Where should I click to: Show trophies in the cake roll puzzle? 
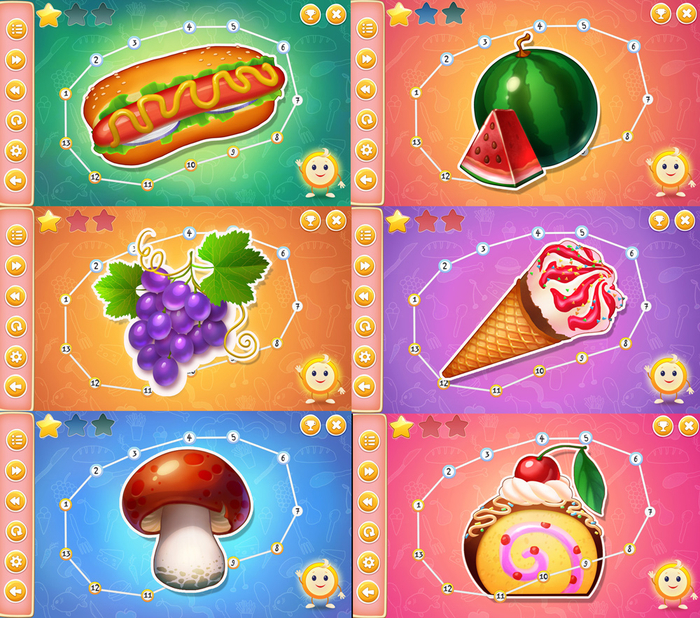(x=660, y=426)
